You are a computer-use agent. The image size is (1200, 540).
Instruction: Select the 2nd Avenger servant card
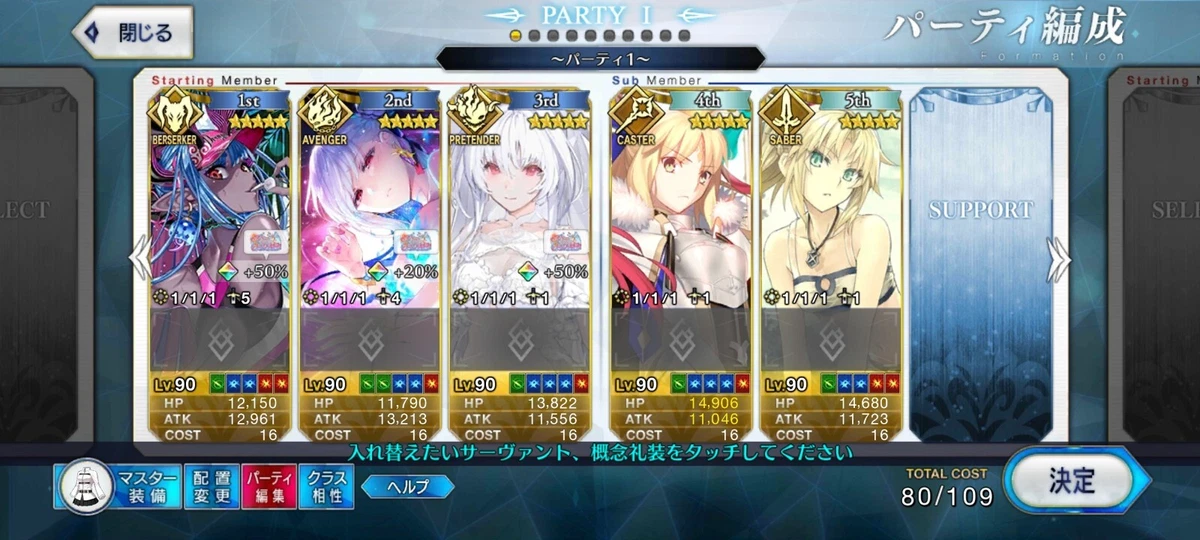[x=370, y=200]
